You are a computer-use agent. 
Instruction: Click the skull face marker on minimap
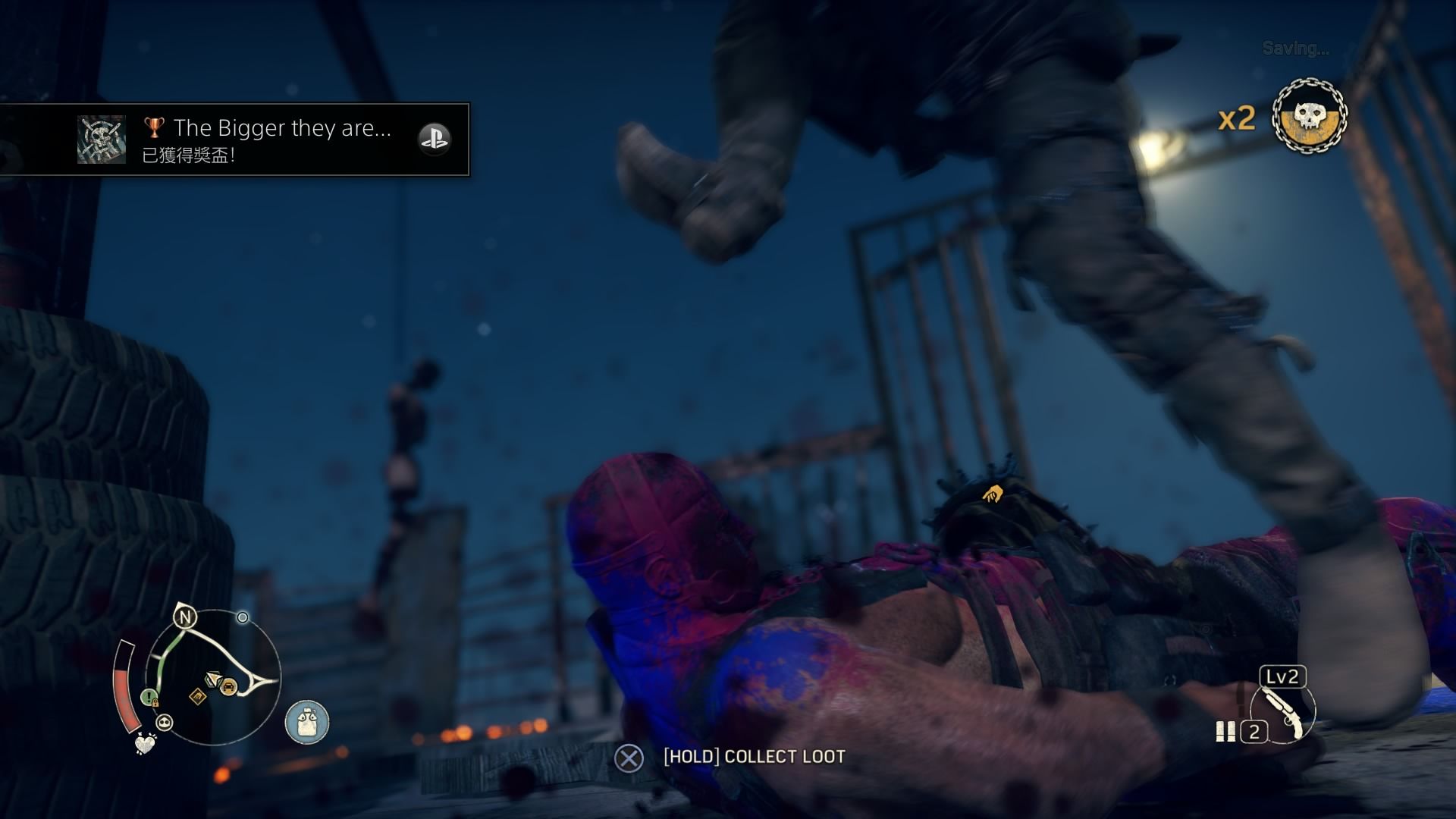(165, 723)
